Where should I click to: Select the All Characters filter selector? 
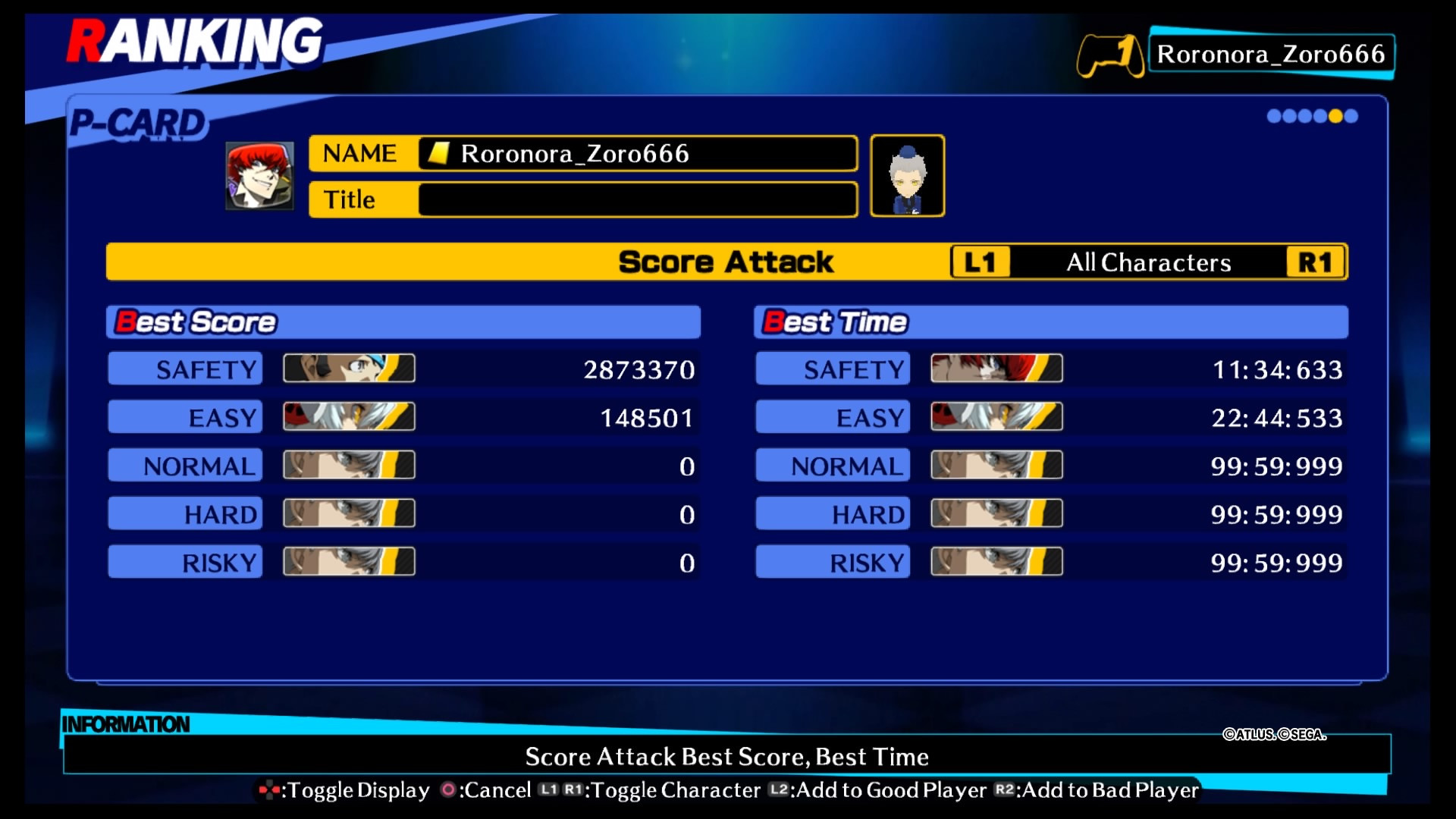1148,262
